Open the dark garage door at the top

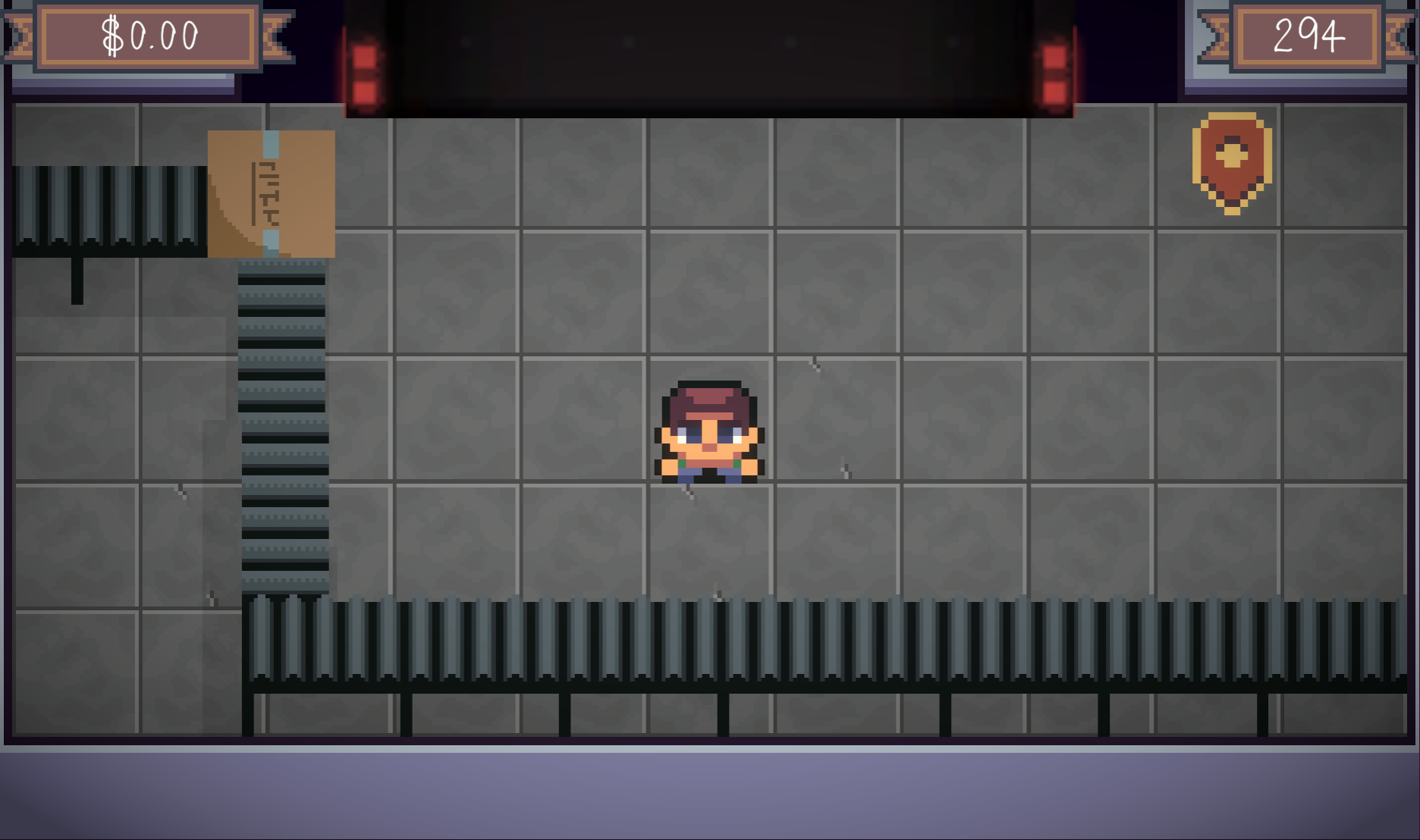tap(705, 53)
